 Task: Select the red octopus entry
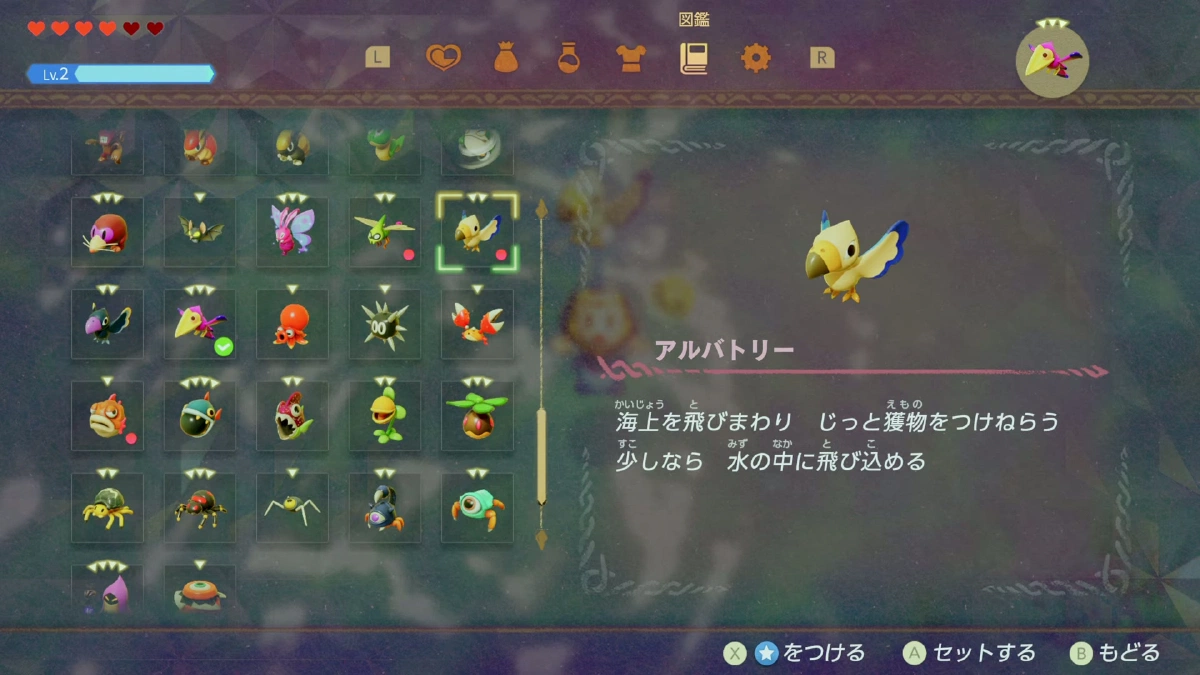292,324
